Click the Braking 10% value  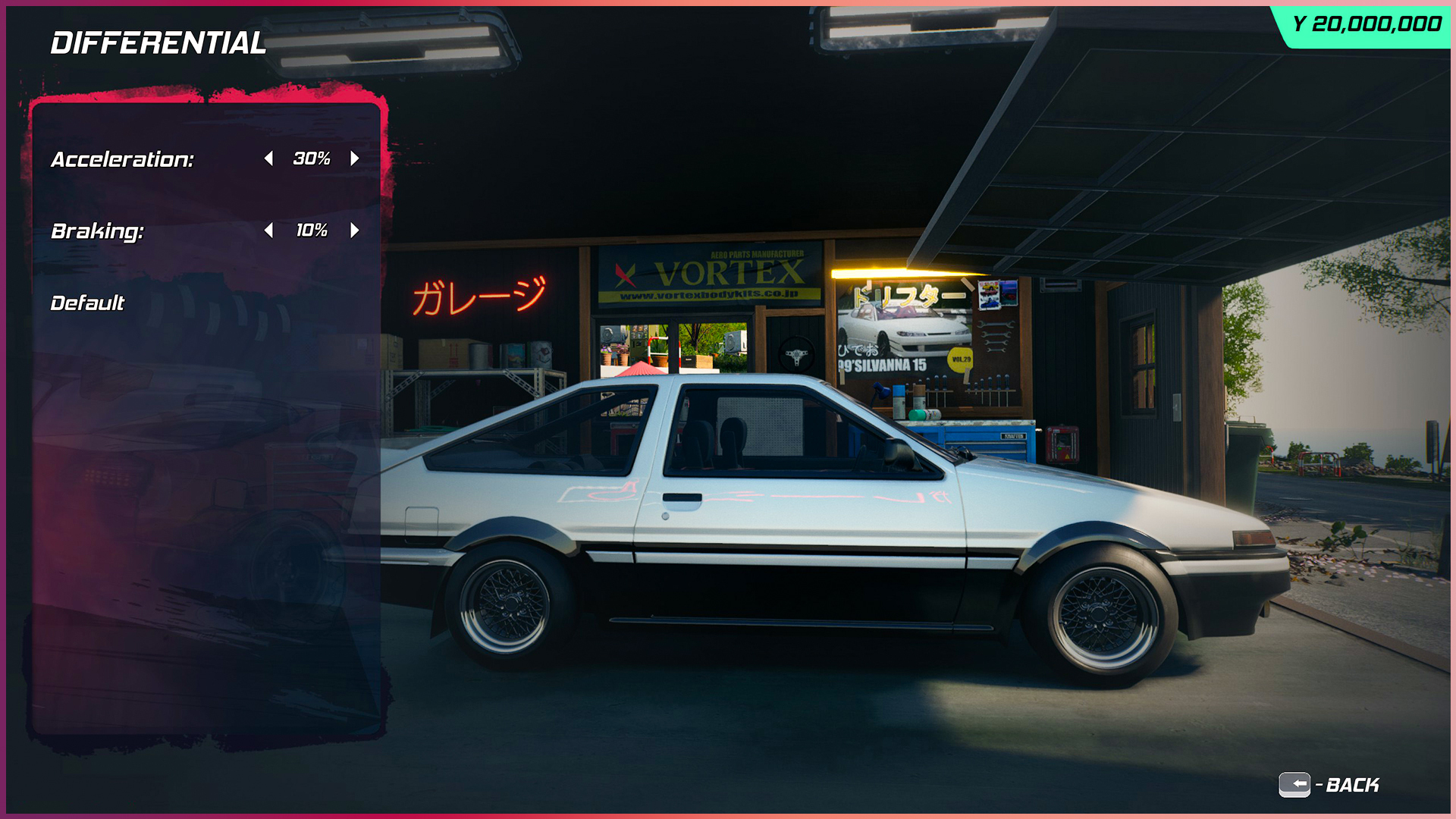pos(312,231)
